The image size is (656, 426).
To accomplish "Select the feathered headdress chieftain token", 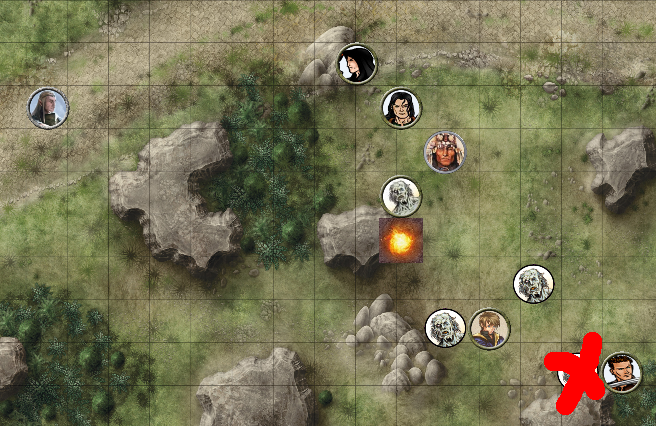I will 444,151.
